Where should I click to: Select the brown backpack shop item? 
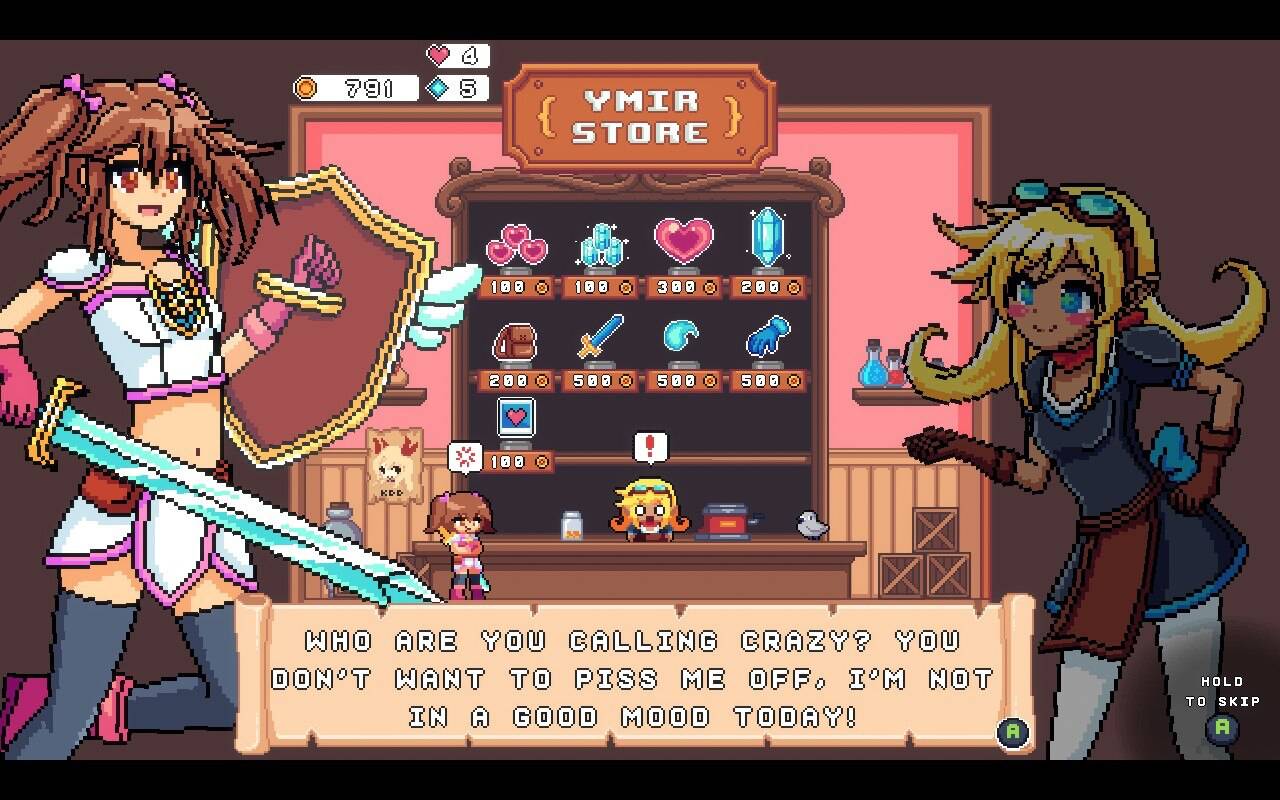[516, 340]
